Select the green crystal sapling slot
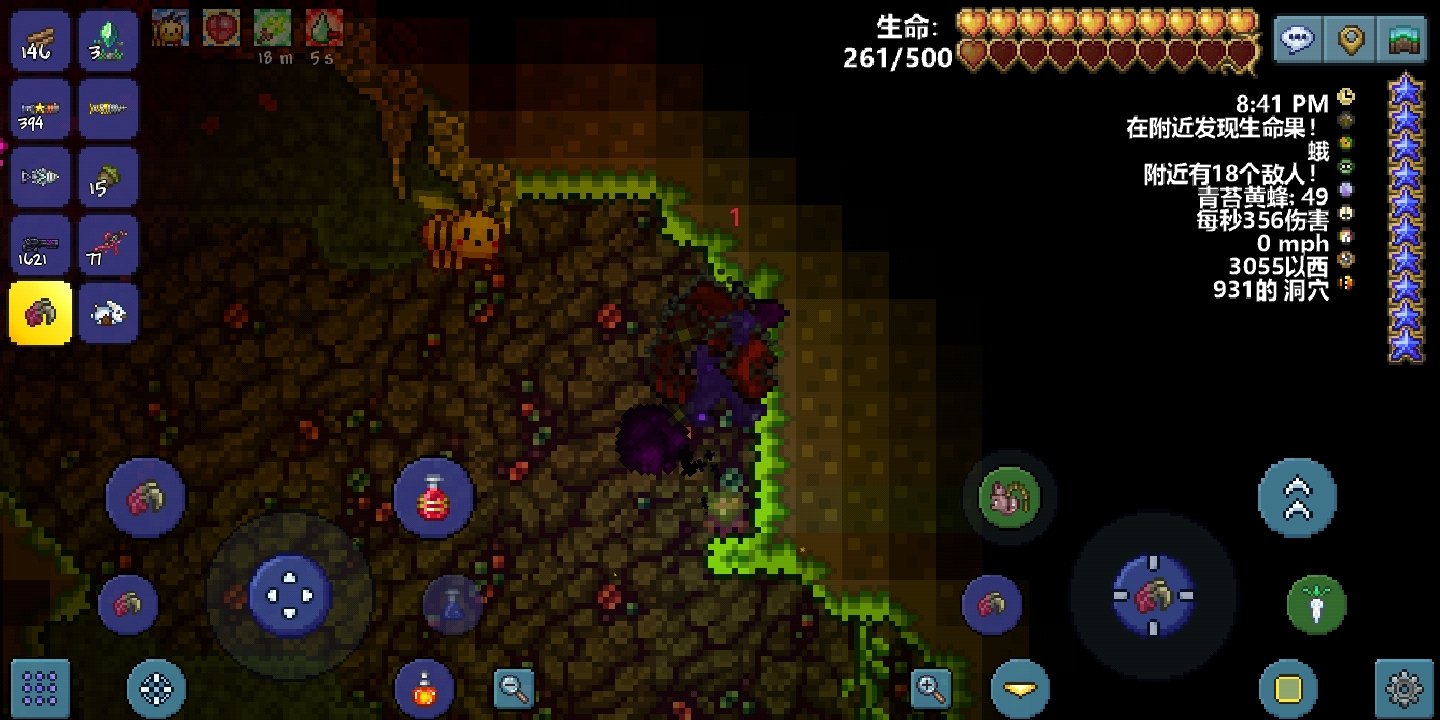This screenshot has height=720, width=1440. (108, 41)
